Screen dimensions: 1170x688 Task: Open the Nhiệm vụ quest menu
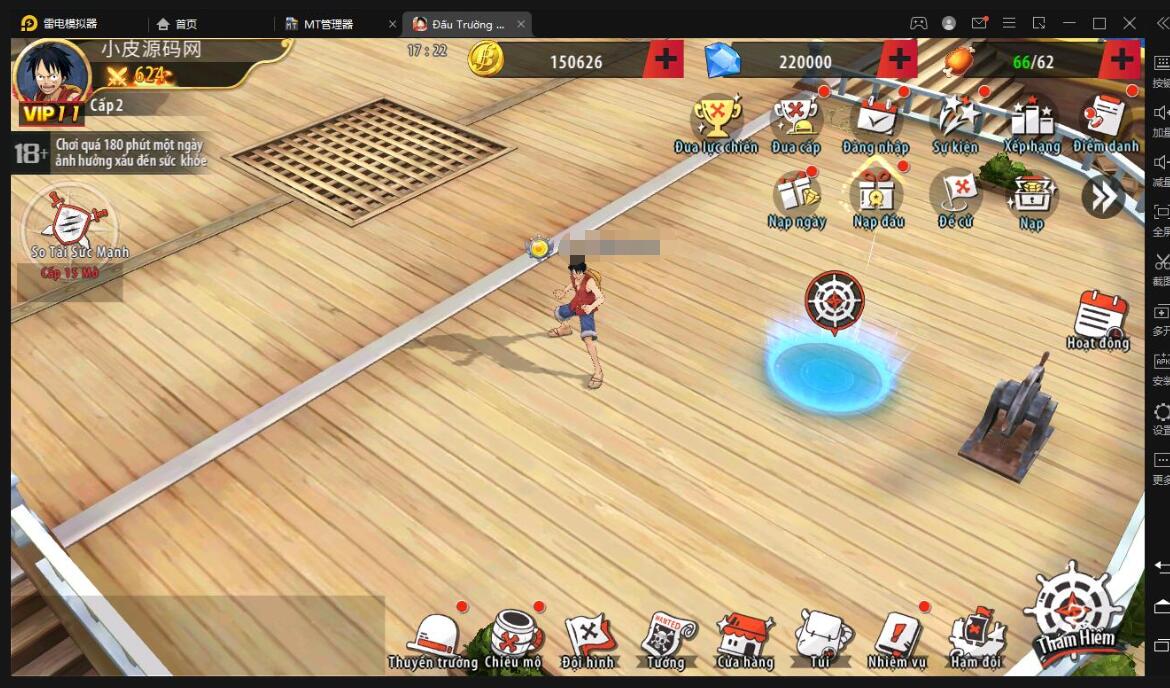pyautogui.click(x=897, y=638)
